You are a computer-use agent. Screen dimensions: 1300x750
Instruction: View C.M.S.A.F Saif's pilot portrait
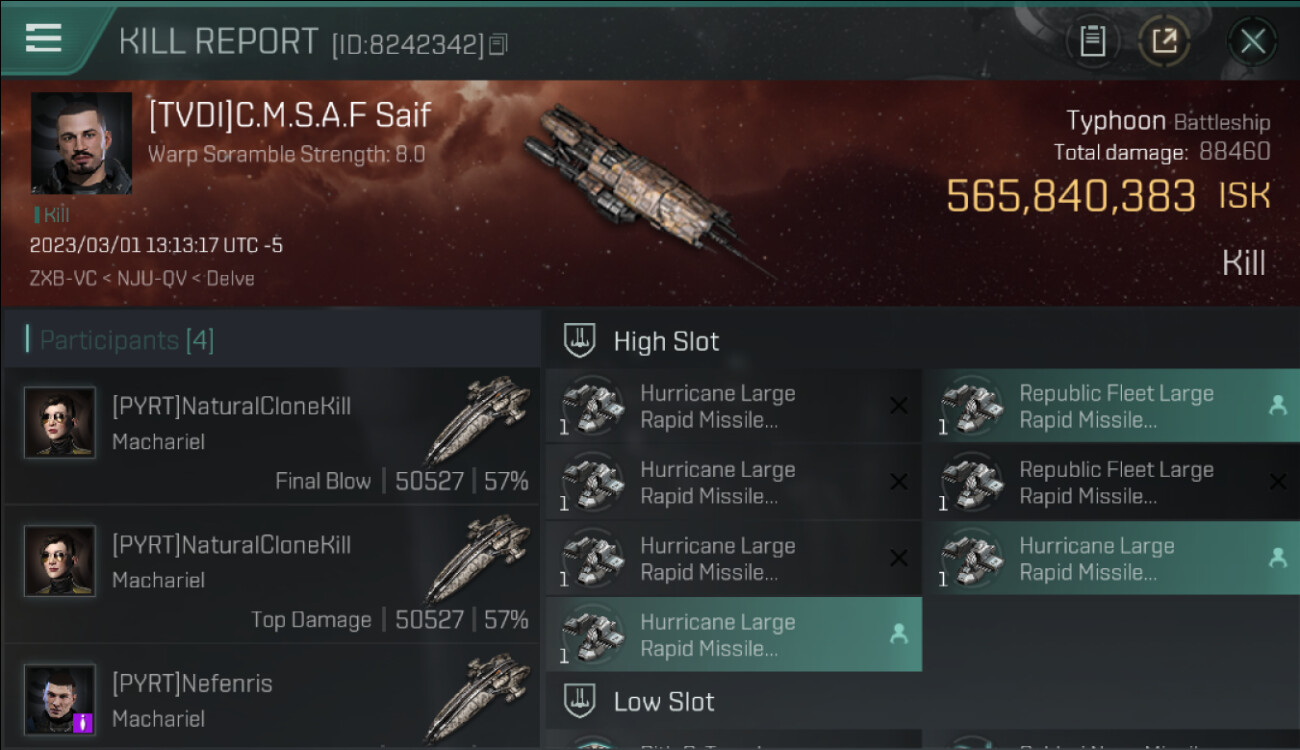[x=81, y=143]
